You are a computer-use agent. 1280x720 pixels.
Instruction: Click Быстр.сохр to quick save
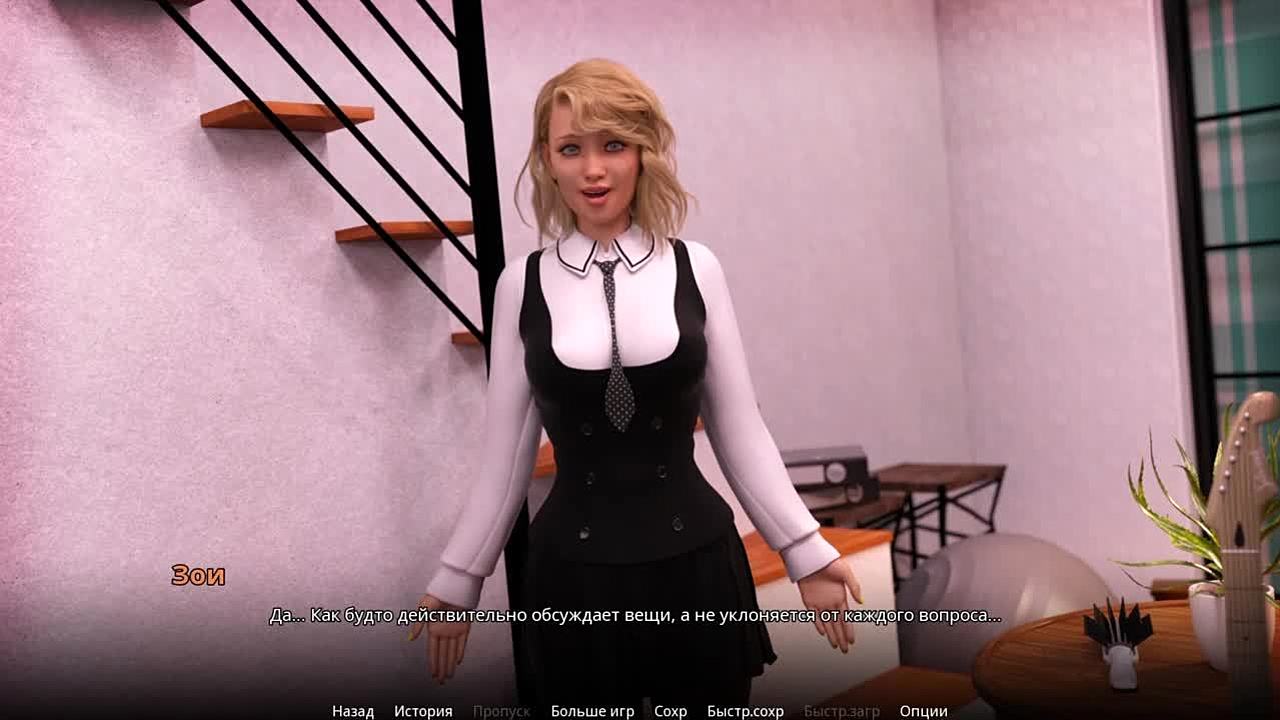[x=745, y=711]
